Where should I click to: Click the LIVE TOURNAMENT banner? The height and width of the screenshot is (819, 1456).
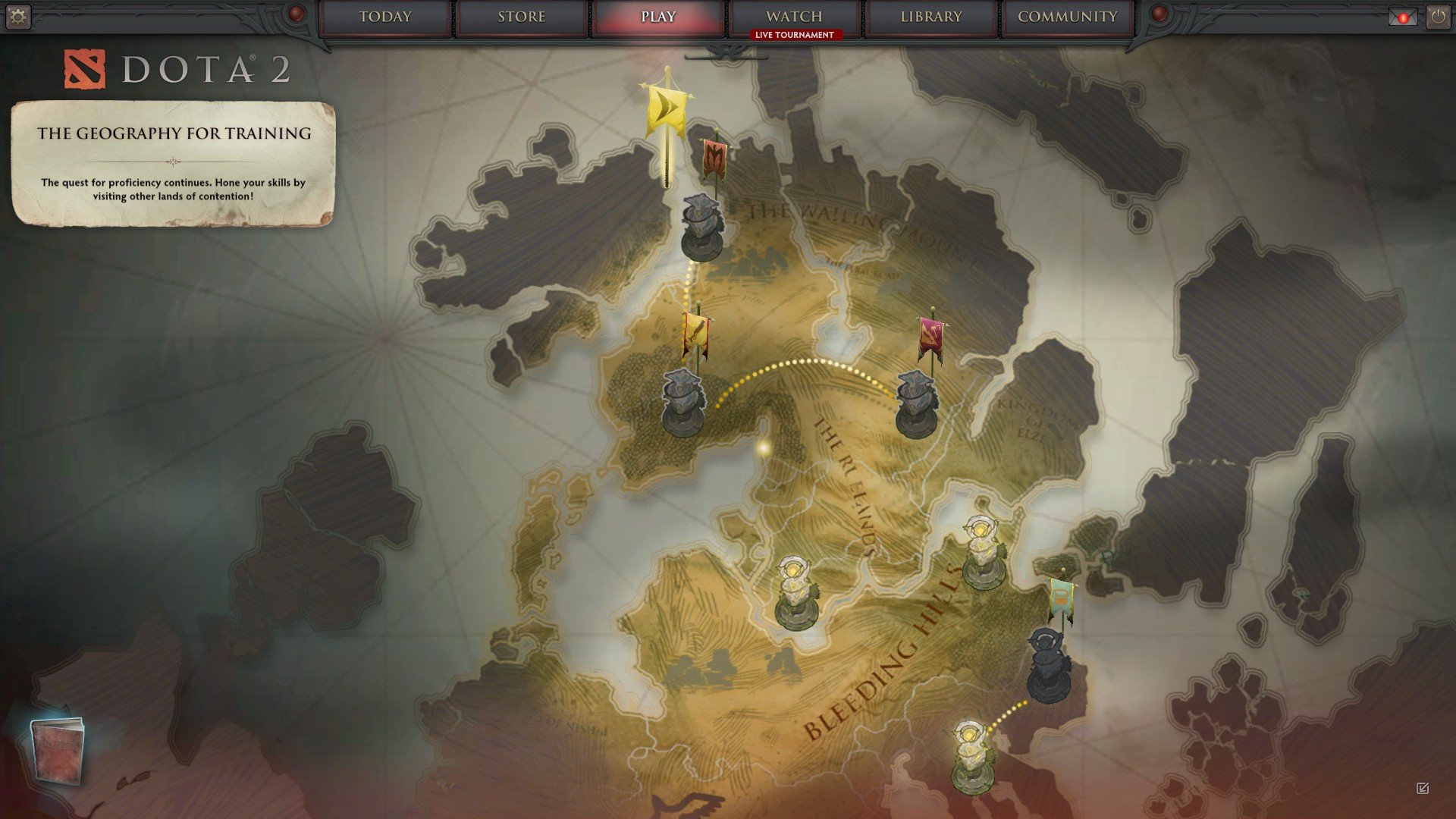click(x=793, y=33)
